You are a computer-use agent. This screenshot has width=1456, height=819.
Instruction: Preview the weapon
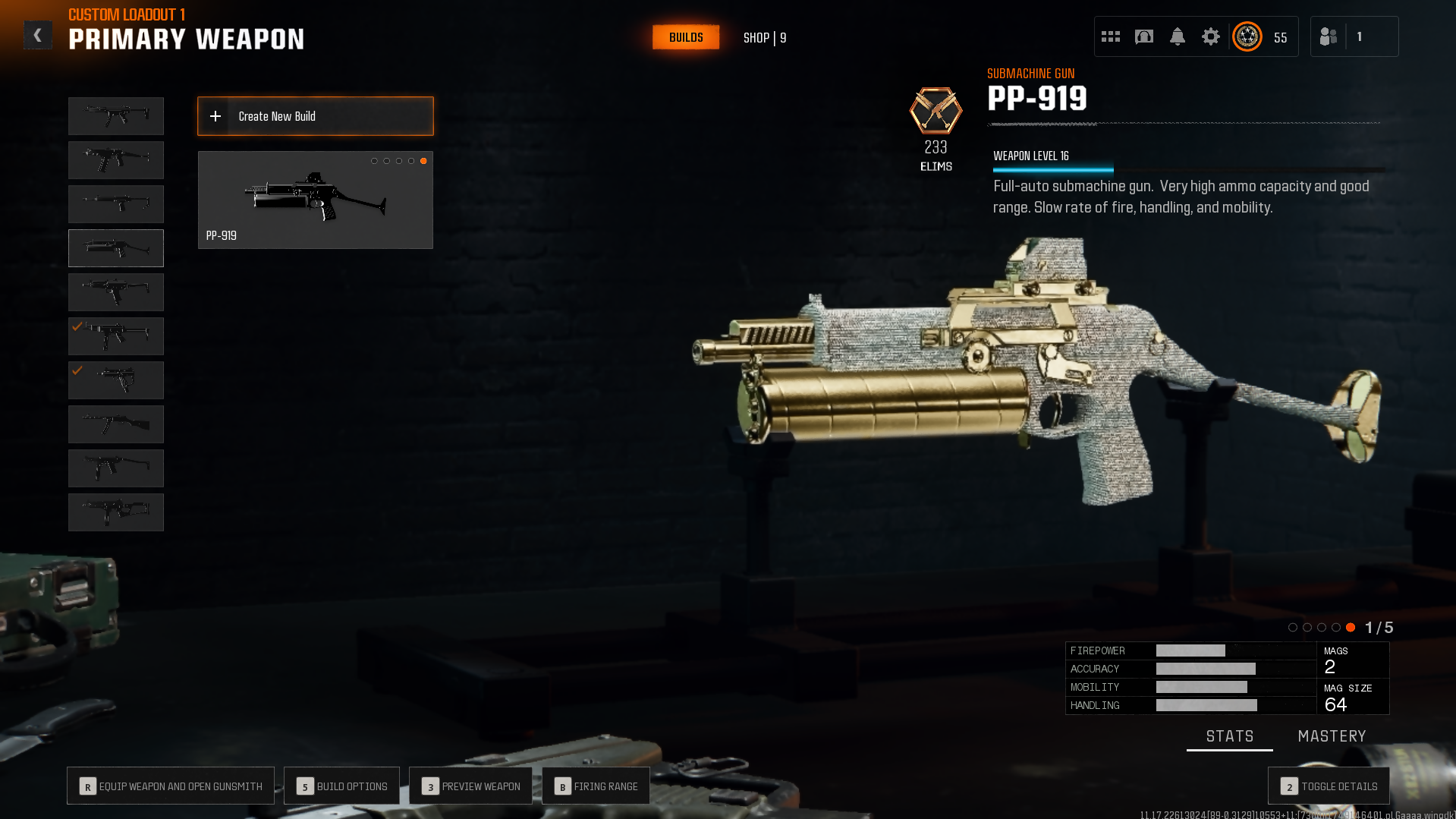pos(471,786)
